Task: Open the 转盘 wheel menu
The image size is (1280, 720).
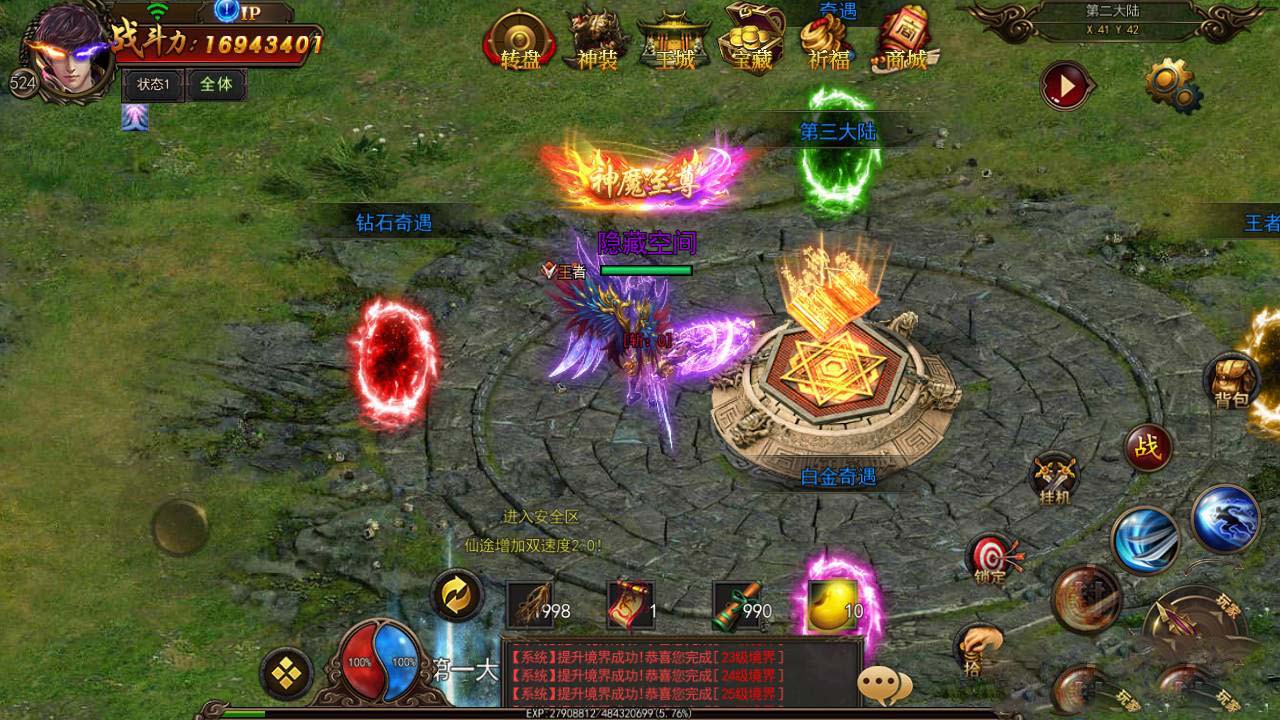Action: (x=520, y=41)
